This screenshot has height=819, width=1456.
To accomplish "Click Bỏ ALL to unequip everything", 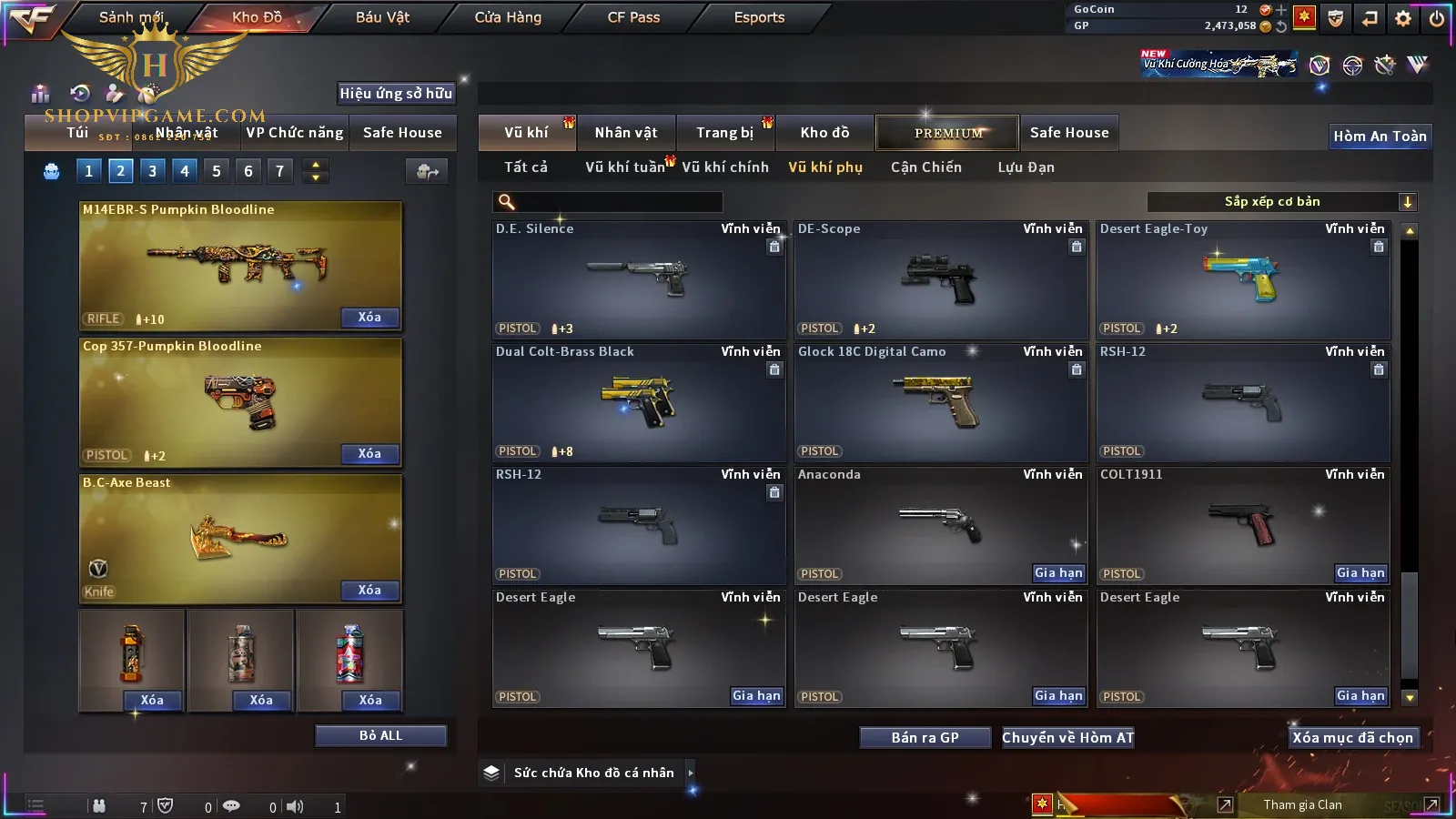I will pos(380,735).
